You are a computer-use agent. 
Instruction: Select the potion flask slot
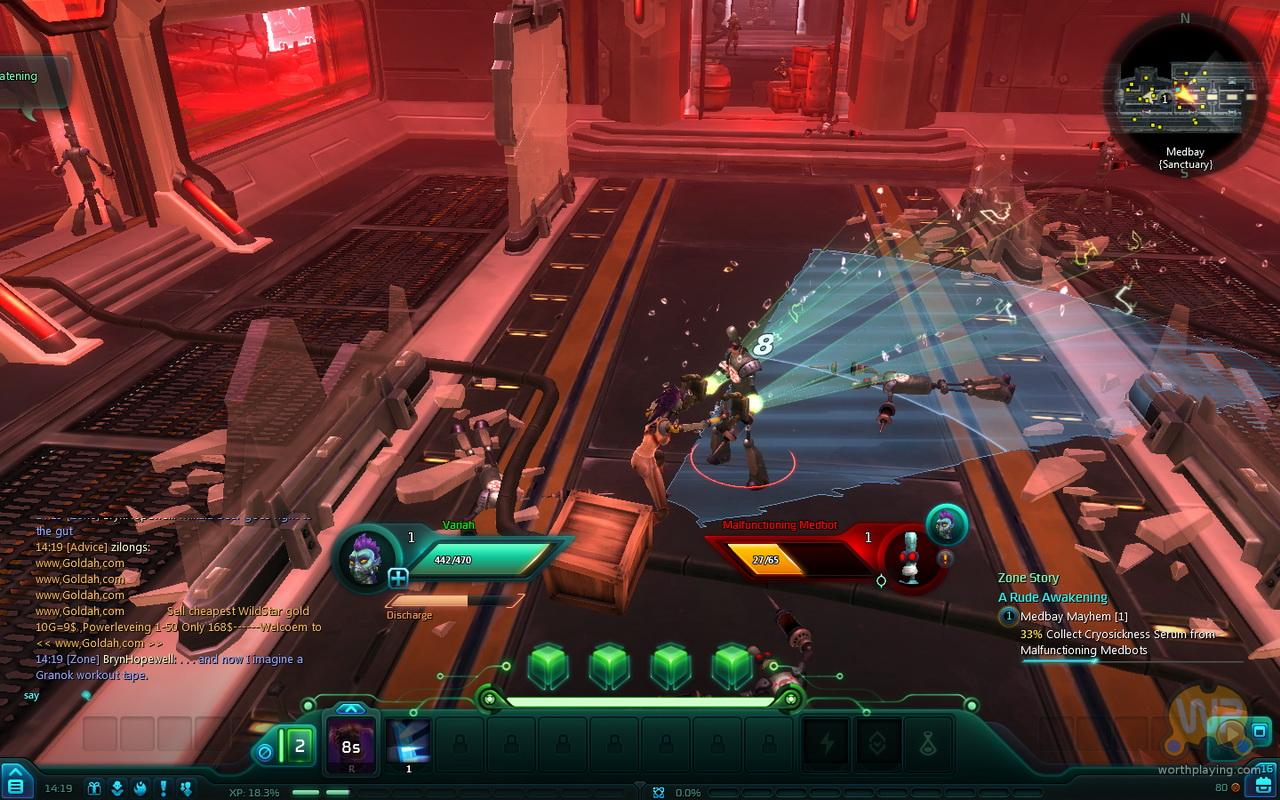[930, 744]
